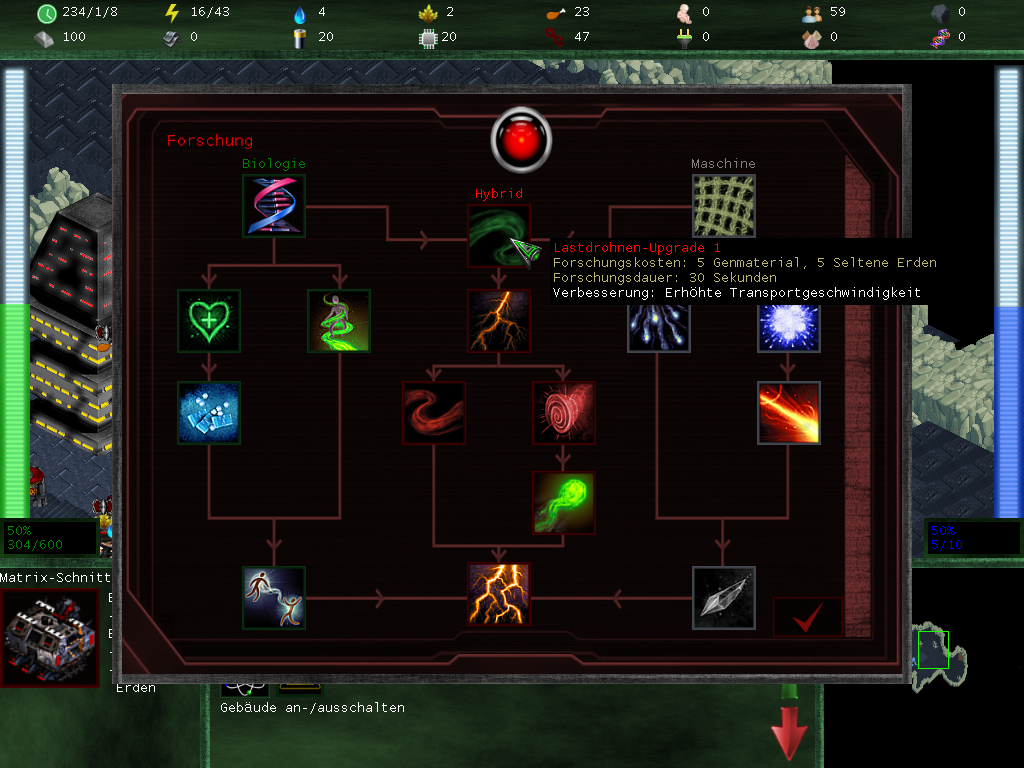Choose the blue ice crystals research
This screenshot has height=768, width=1024.
click(208, 412)
